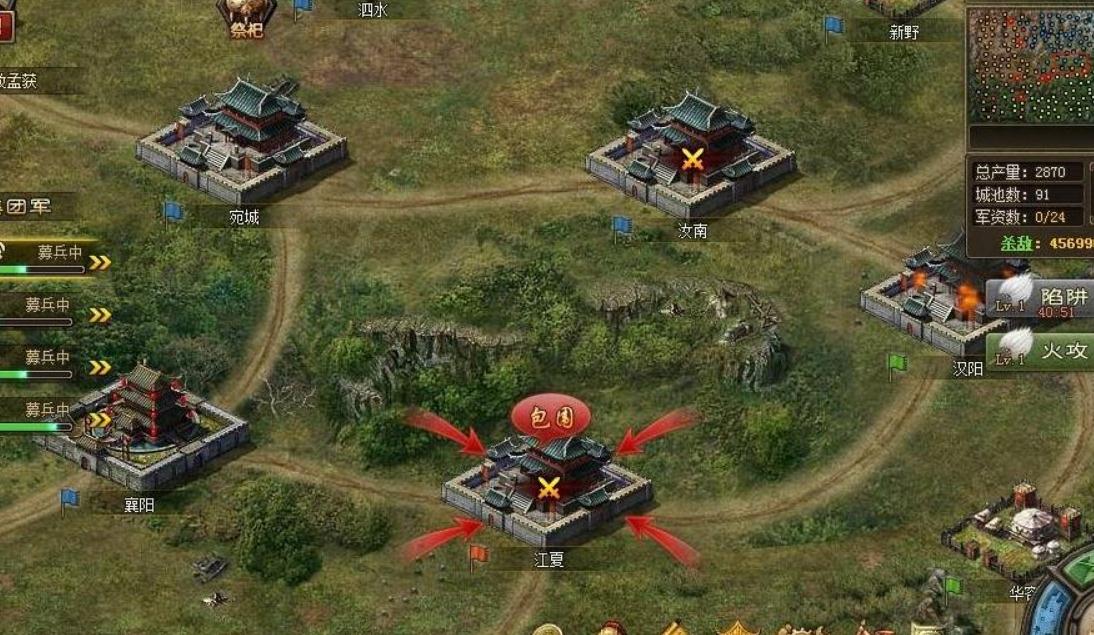Select the 江夏 city
Viewport: 1094px width, 635px height.
click(x=547, y=484)
